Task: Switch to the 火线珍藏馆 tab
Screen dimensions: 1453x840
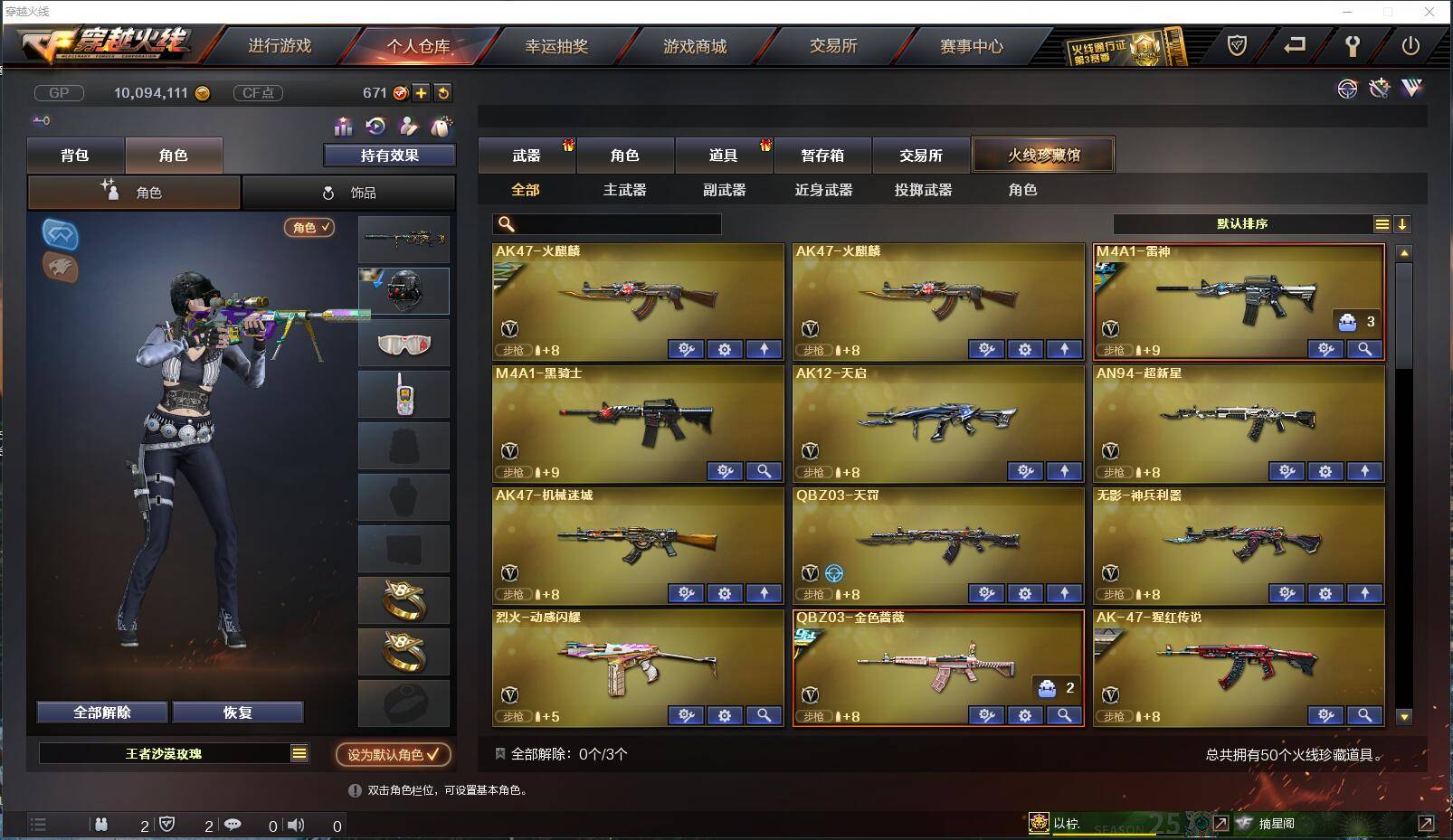Action: pos(1042,155)
